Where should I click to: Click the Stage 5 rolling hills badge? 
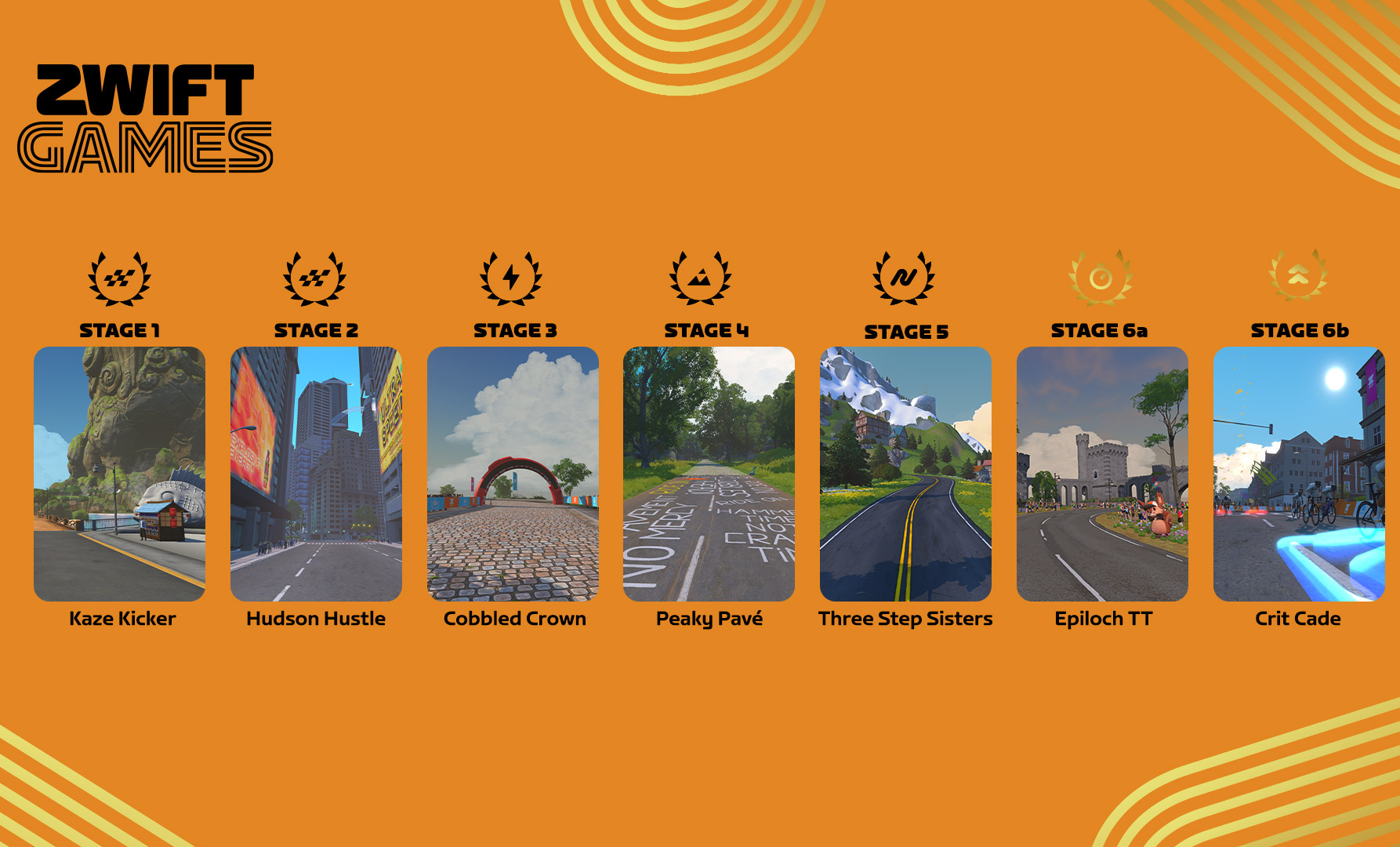coord(904,278)
